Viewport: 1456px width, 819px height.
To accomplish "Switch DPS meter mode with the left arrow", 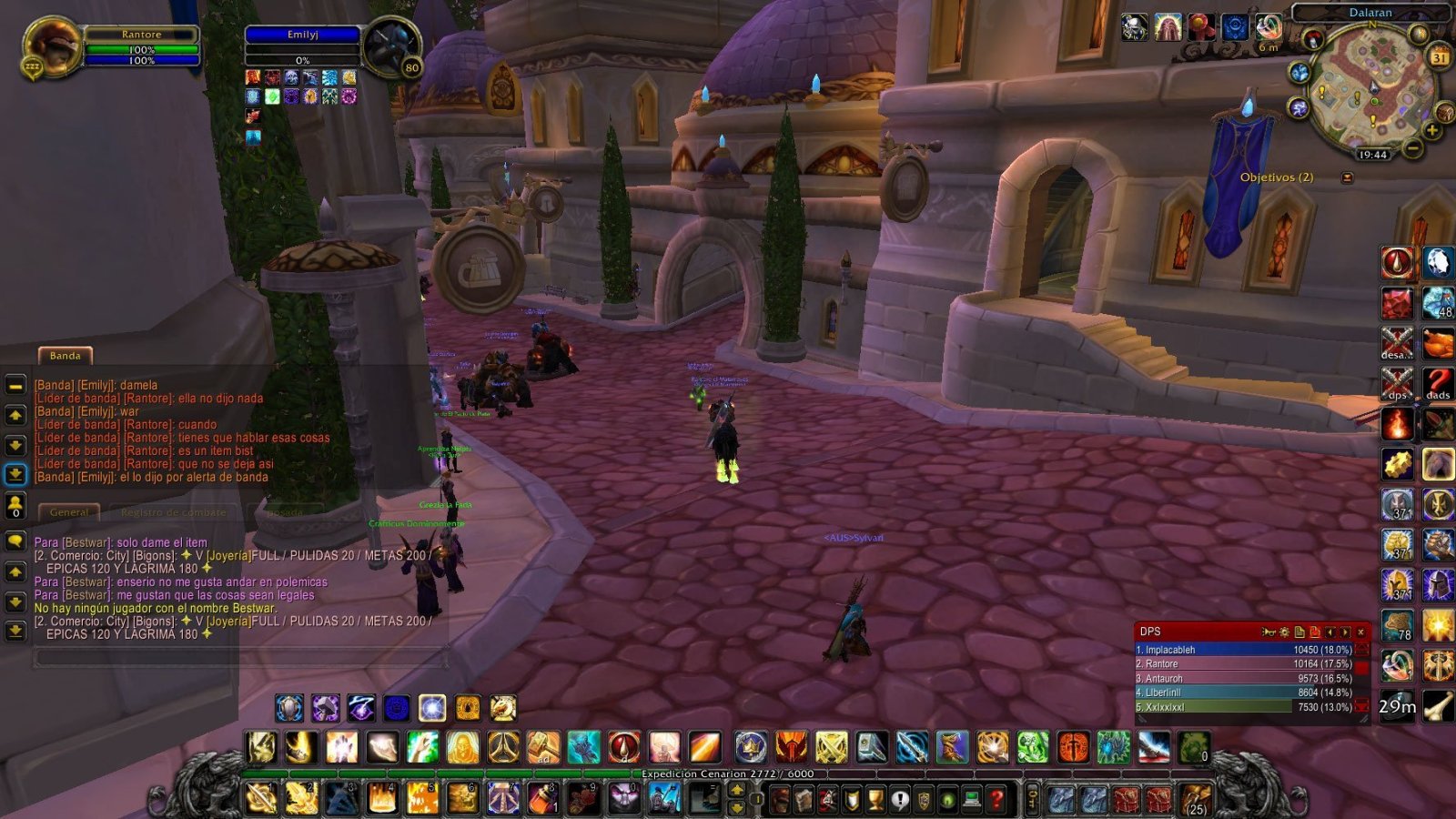I will tap(1330, 632).
